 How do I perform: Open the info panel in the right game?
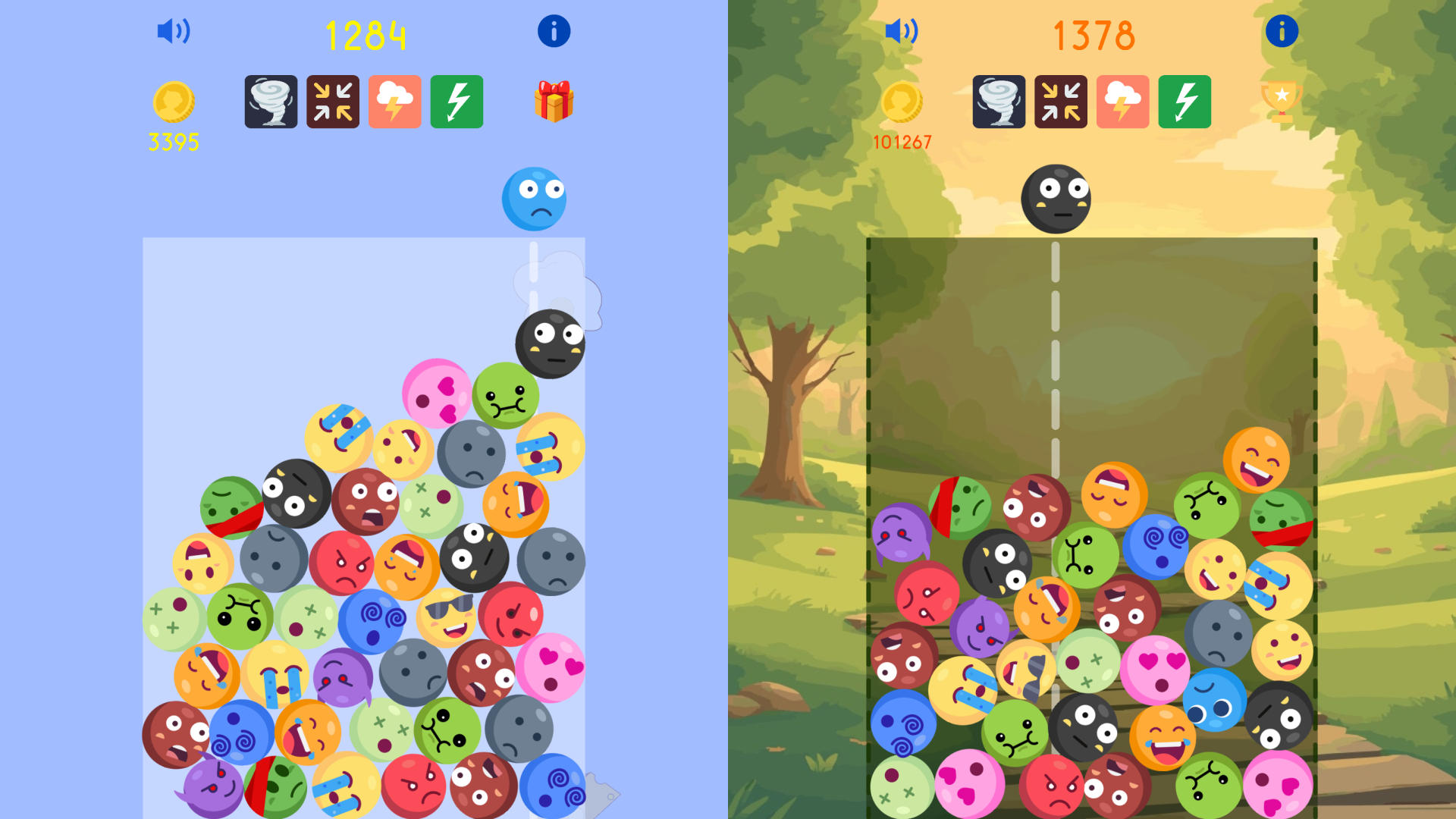point(1282,31)
